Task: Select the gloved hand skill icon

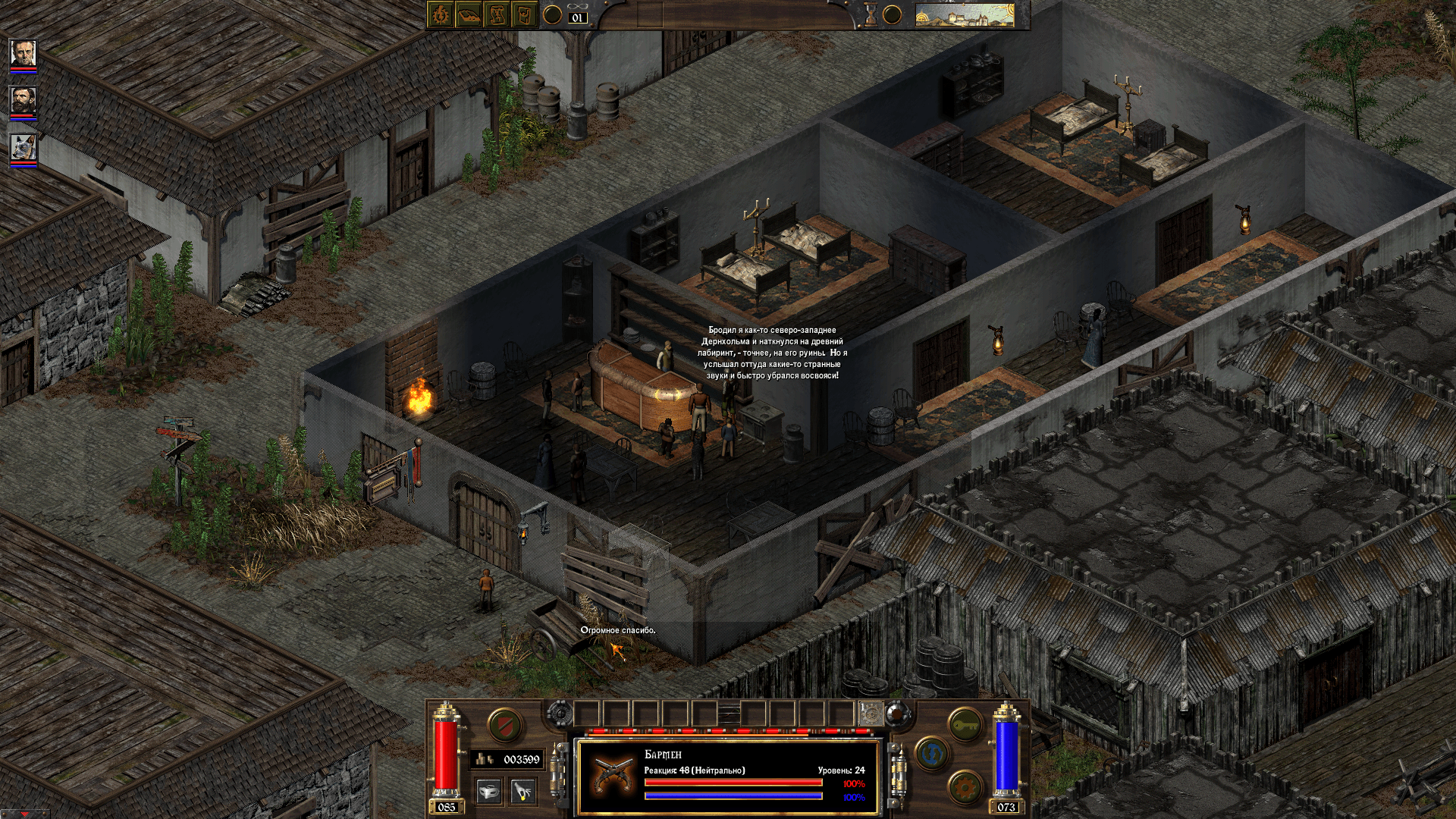Action: (x=522, y=792)
